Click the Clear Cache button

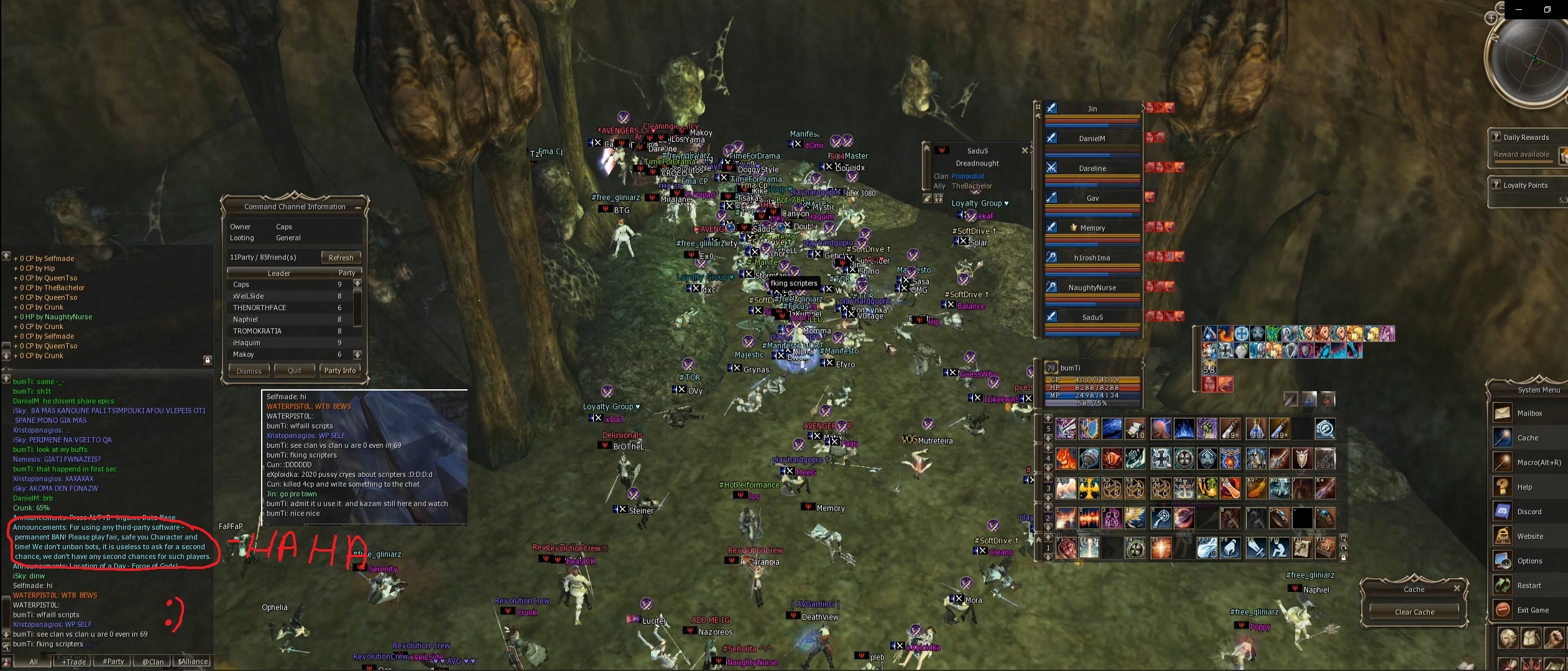click(x=1414, y=612)
